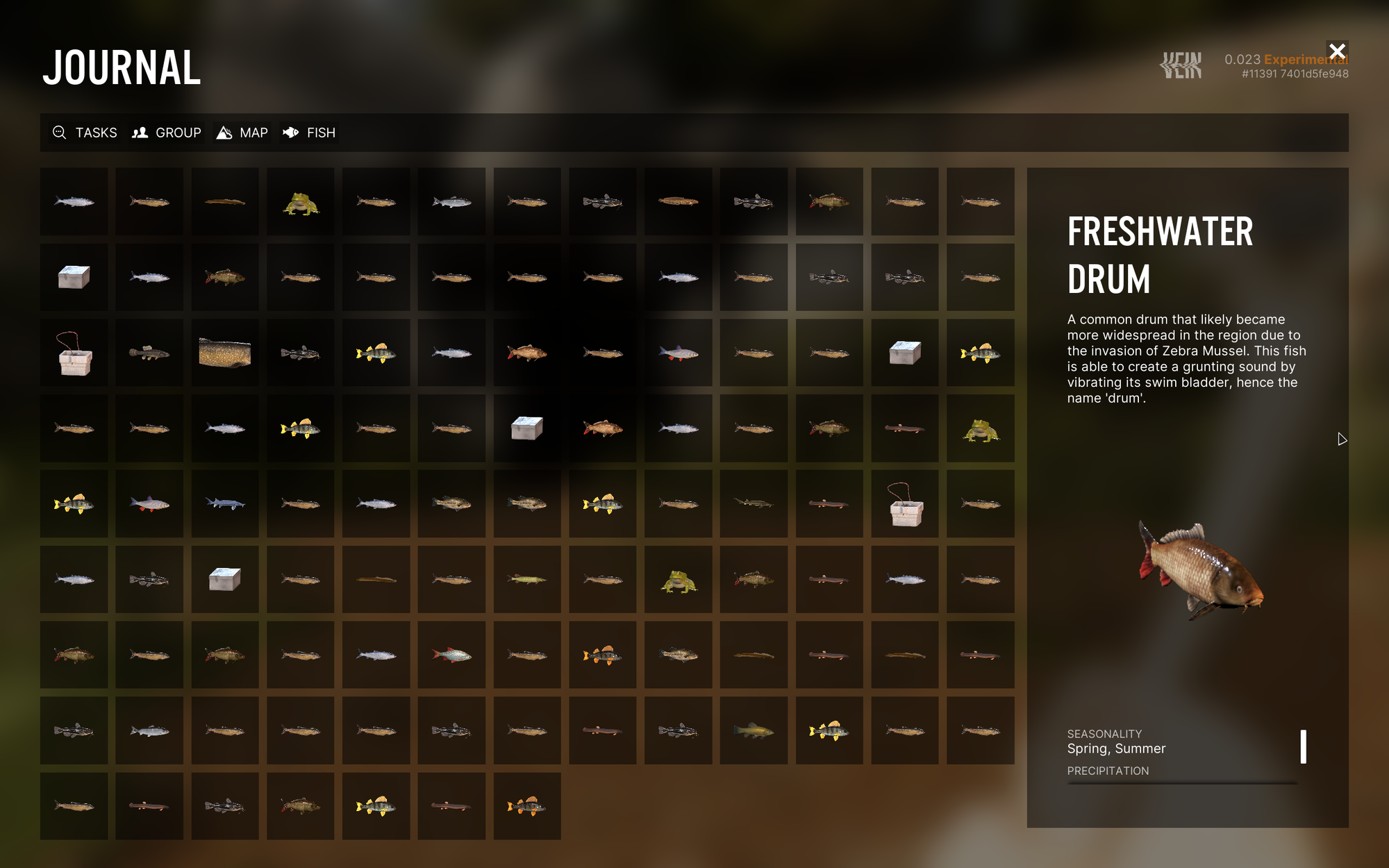Select the Fish tab

coord(310,133)
